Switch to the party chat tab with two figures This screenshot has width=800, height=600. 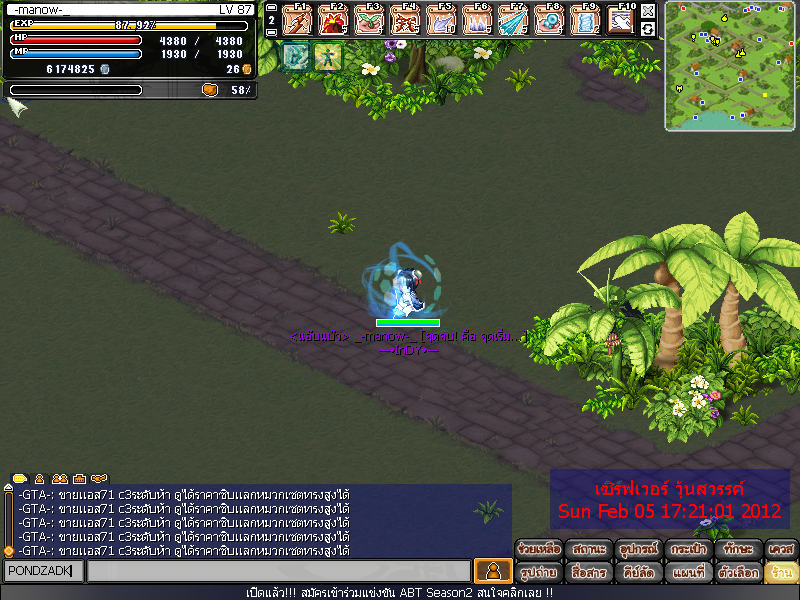pyautogui.click(x=60, y=479)
